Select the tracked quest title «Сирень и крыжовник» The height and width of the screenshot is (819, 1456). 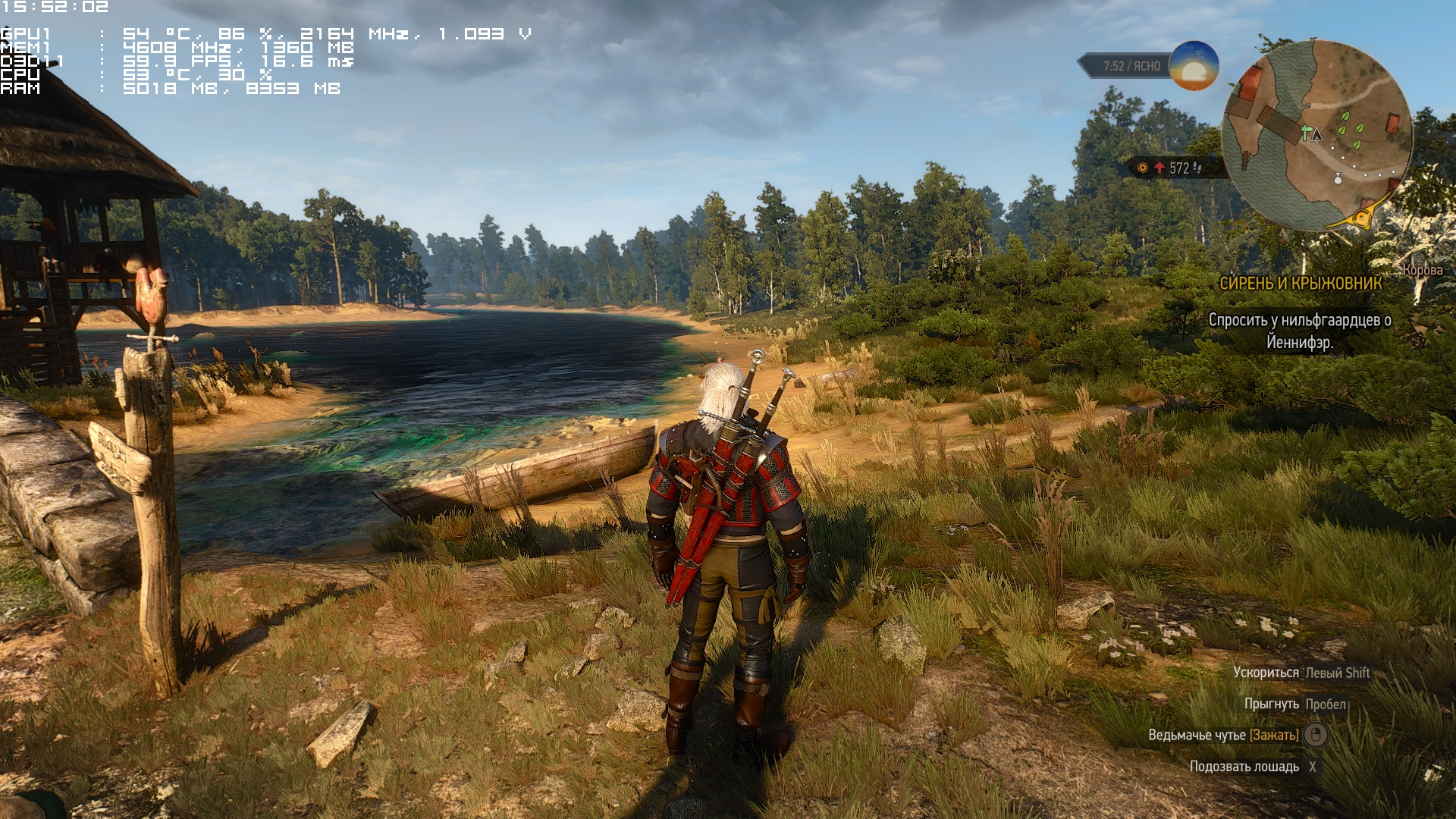pyautogui.click(x=1300, y=284)
